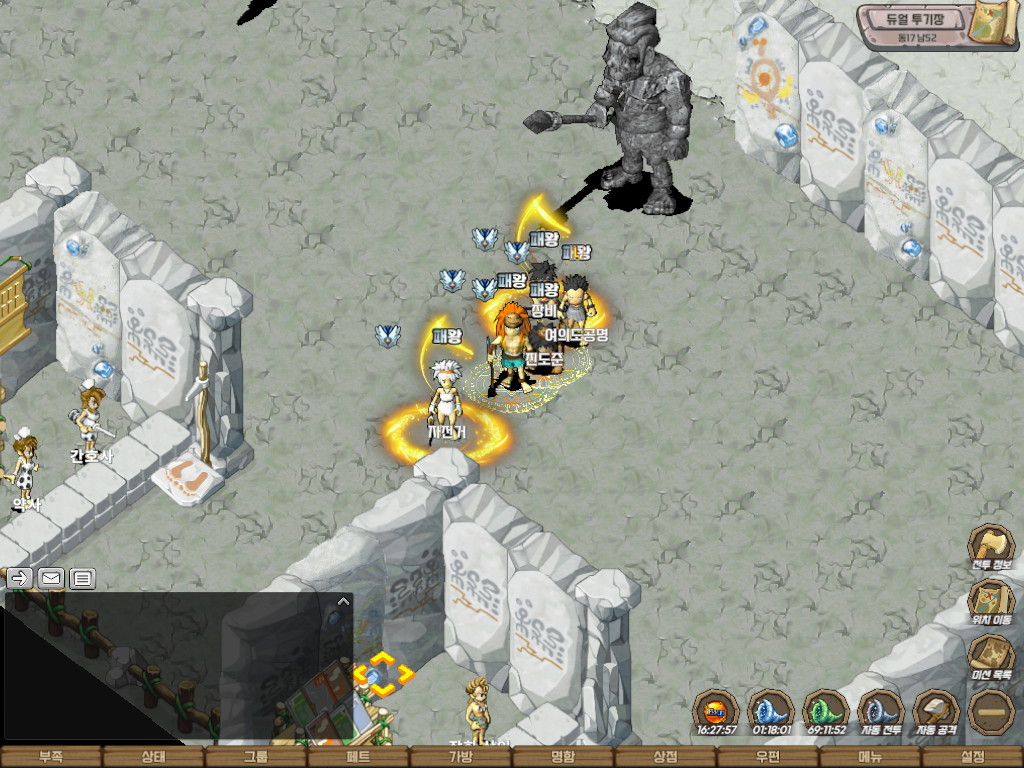Toggle 자동 전투 auto battle
This screenshot has height=768, width=1024.
click(x=881, y=711)
